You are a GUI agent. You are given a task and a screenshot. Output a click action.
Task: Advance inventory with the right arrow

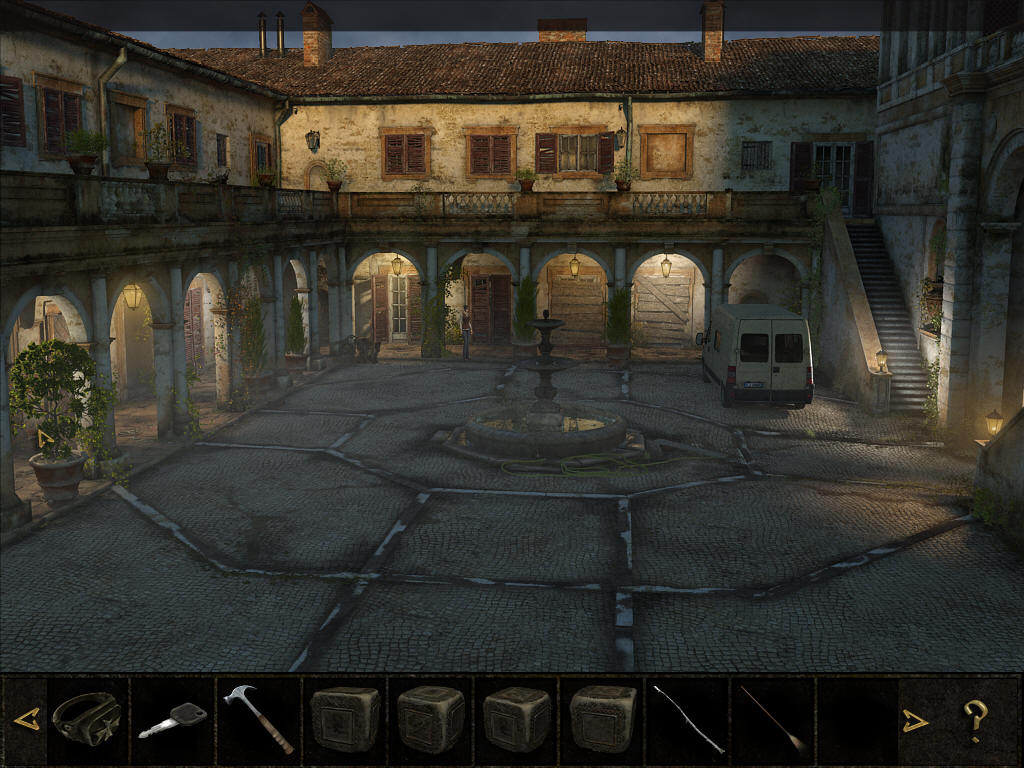tap(915, 720)
